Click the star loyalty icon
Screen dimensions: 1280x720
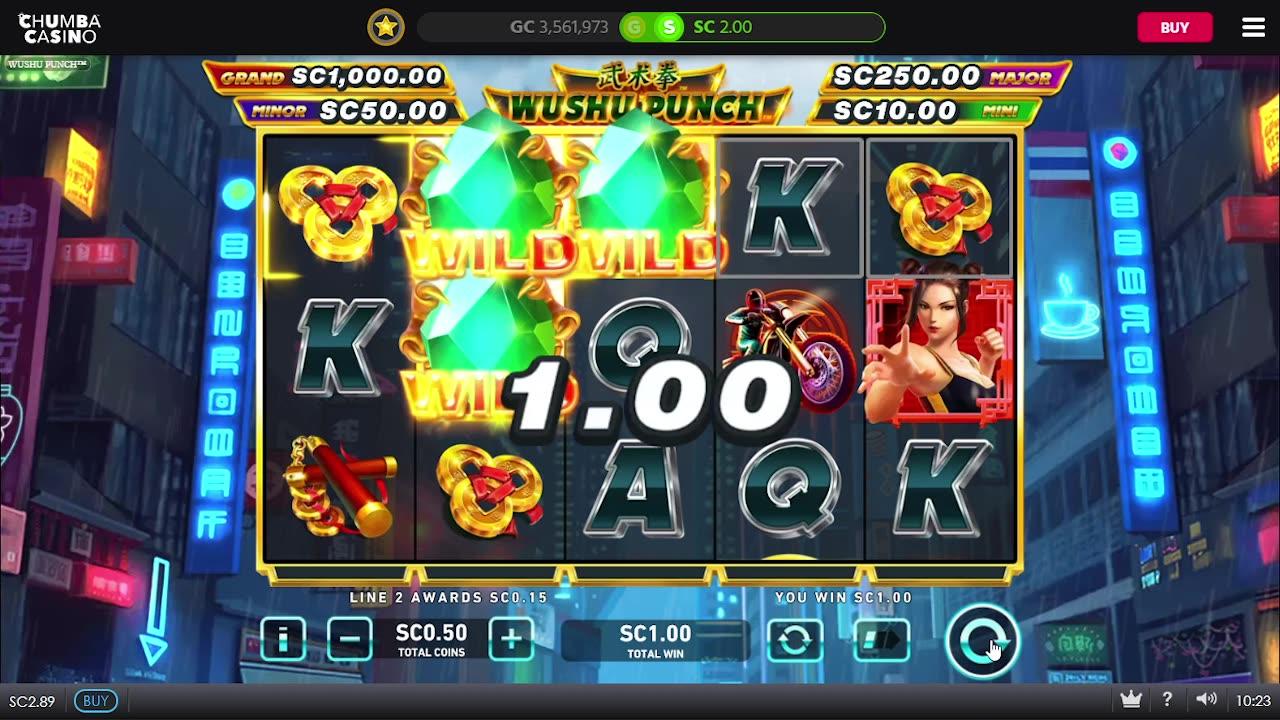click(x=385, y=27)
